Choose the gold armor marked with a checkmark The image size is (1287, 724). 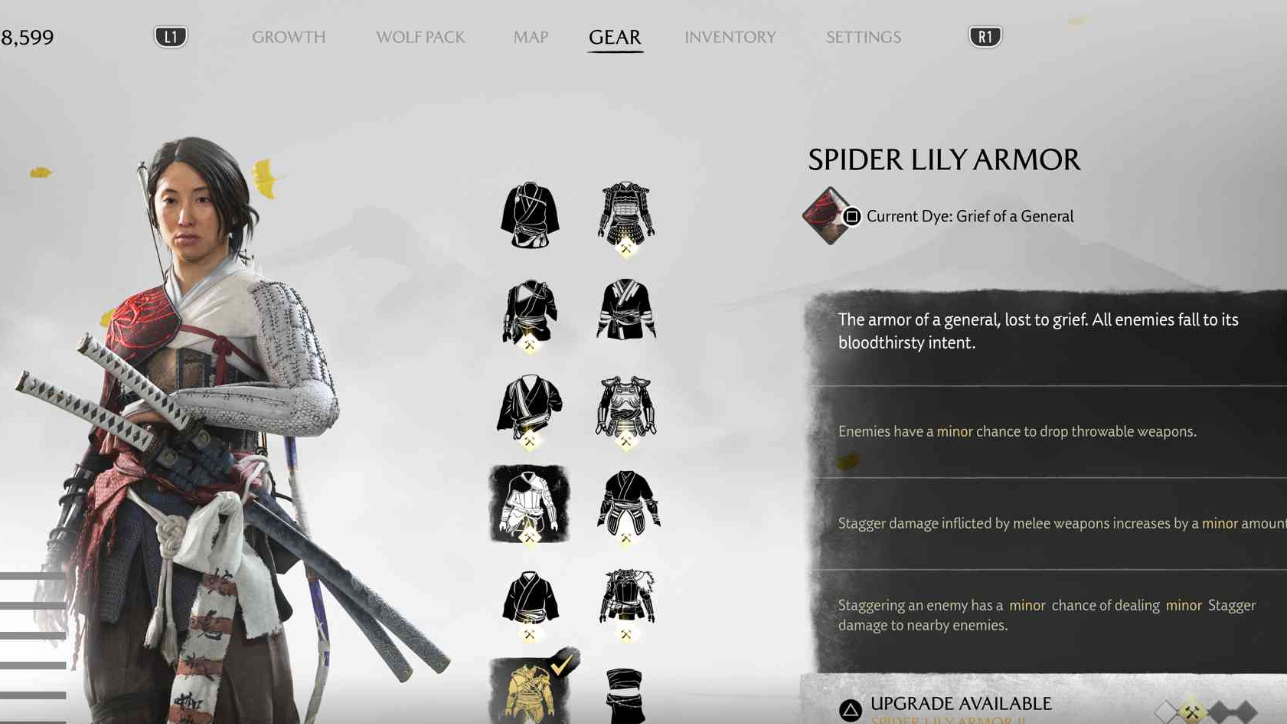529,690
